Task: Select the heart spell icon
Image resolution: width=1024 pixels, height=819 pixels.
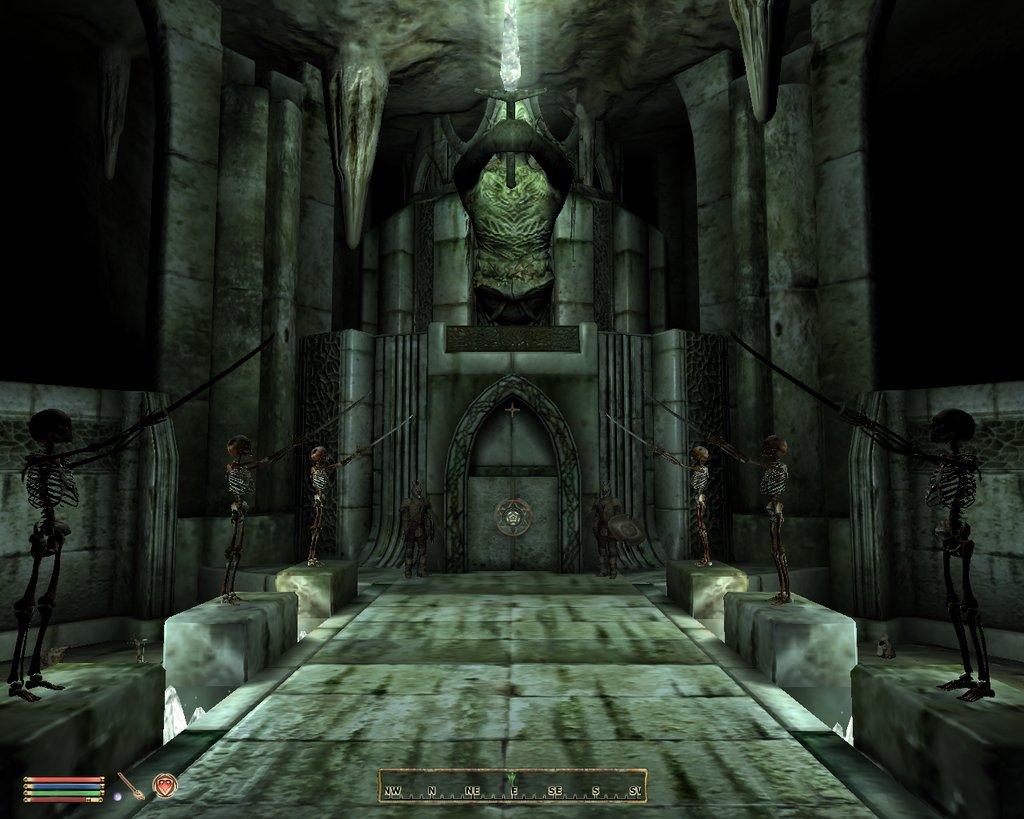Action: [165, 785]
